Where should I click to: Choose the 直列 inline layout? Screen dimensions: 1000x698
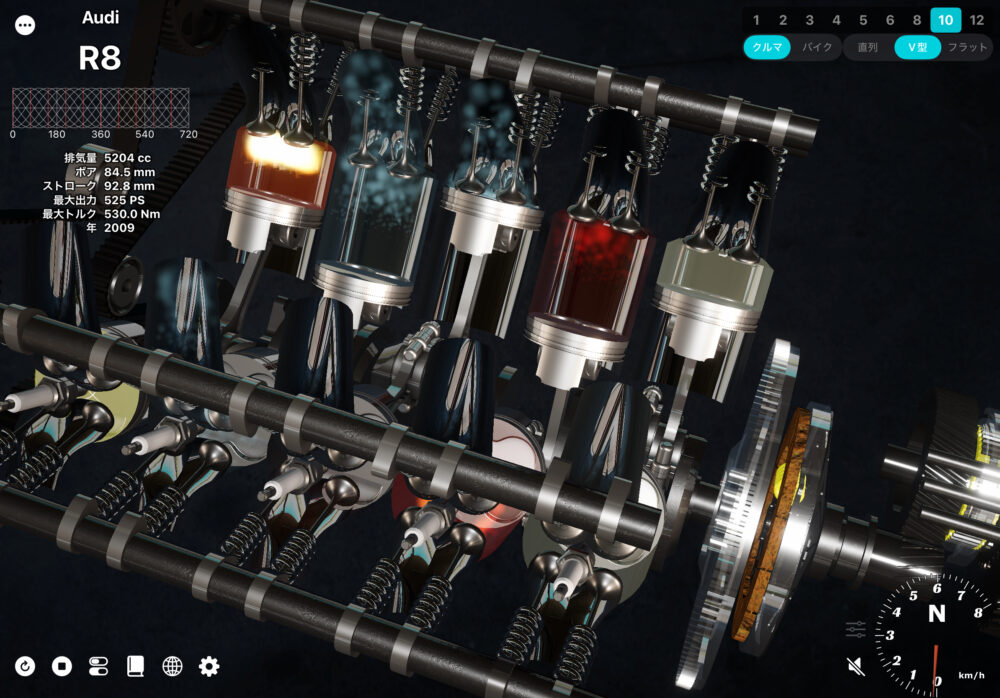[867, 48]
